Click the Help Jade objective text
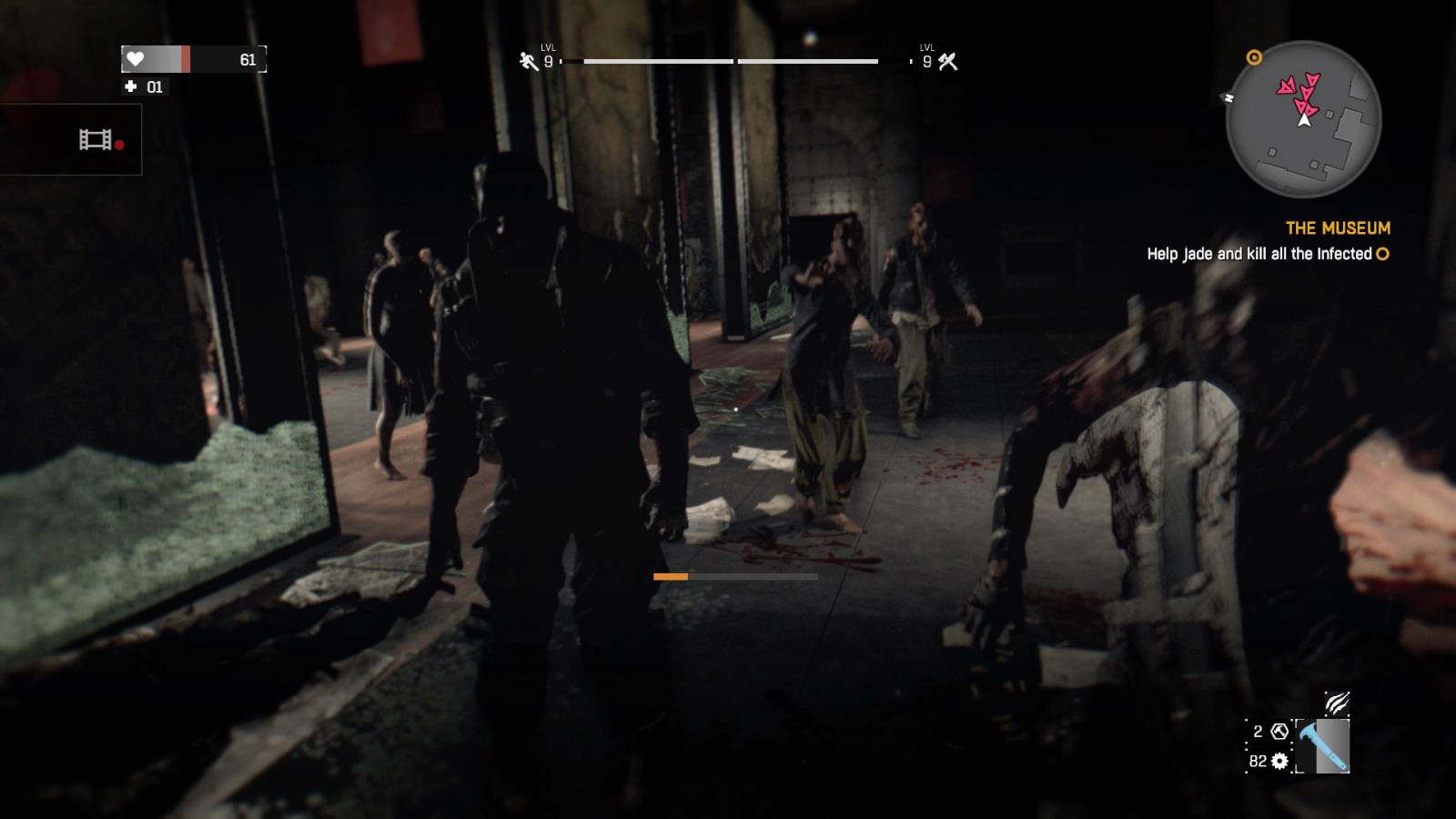Image resolution: width=1456 pixels, height=819 pixels. (1261, 255)
